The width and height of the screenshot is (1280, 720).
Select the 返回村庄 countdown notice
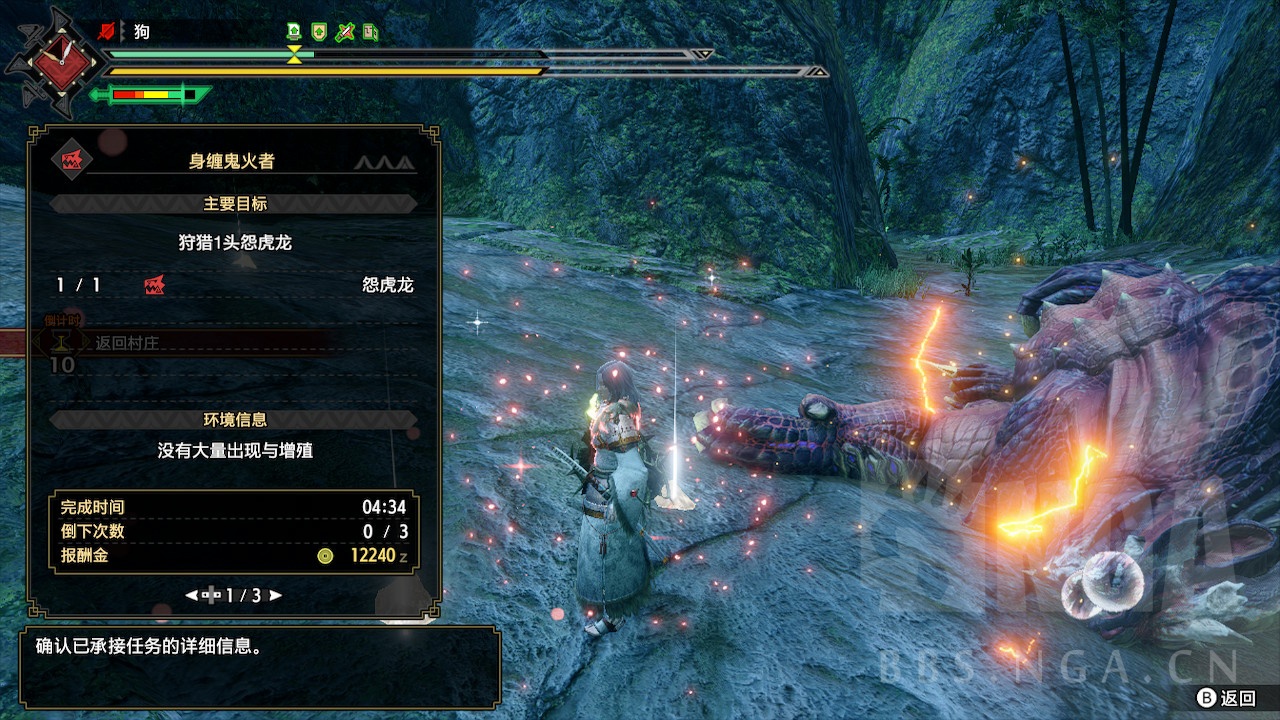[x=127, y=342]
